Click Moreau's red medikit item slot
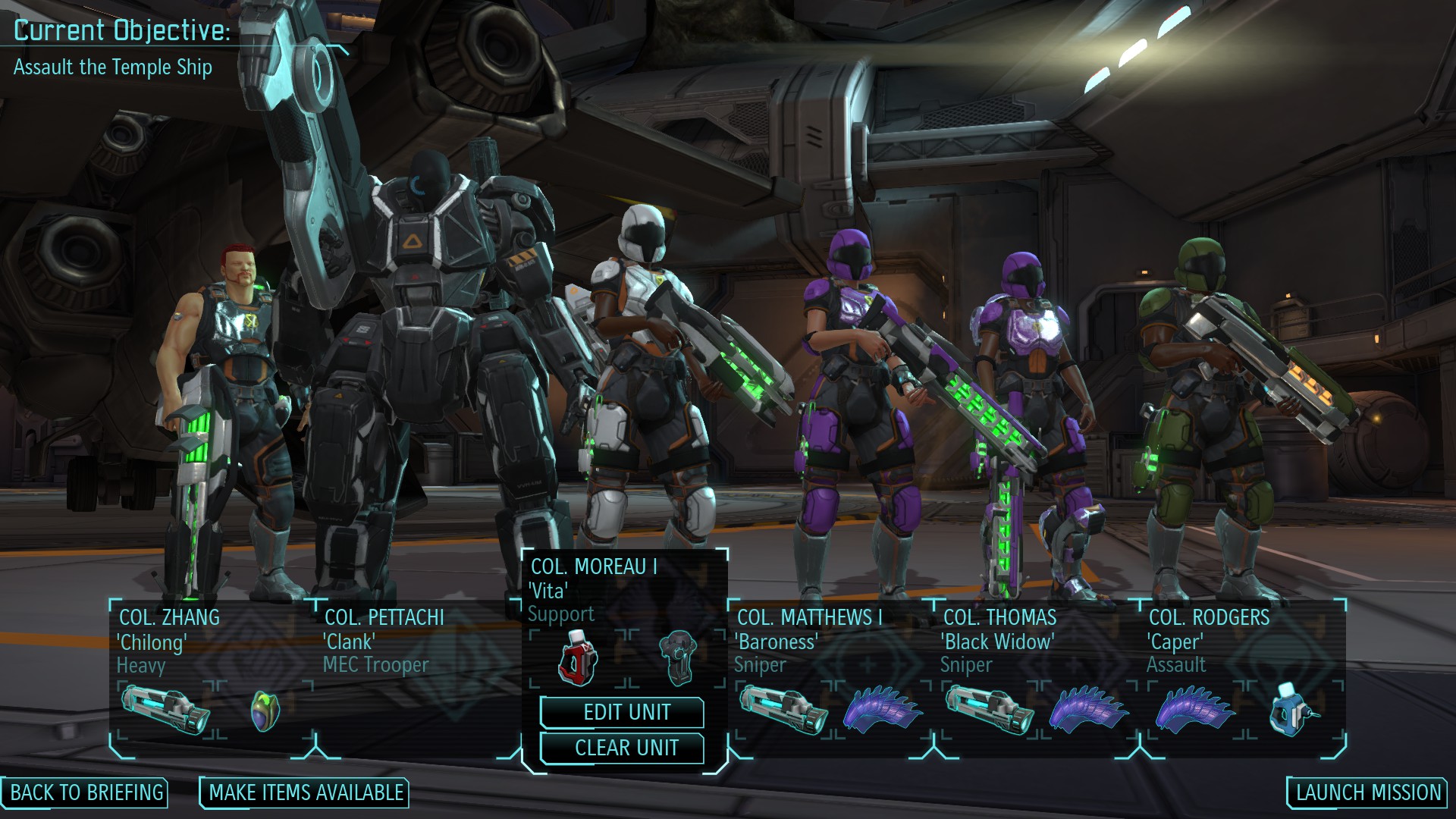The height and width of the screenshot is (819, 1456). tap(578, 657)
